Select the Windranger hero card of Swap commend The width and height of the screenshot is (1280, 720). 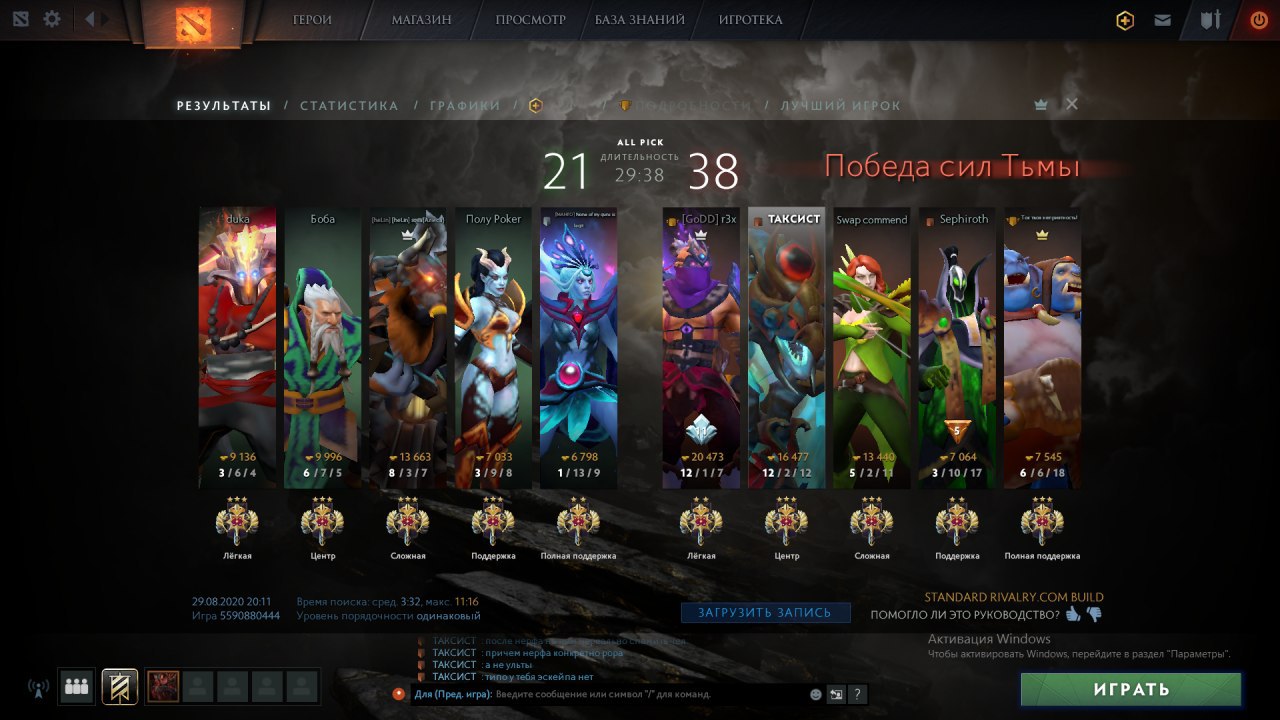pos(872,350)
